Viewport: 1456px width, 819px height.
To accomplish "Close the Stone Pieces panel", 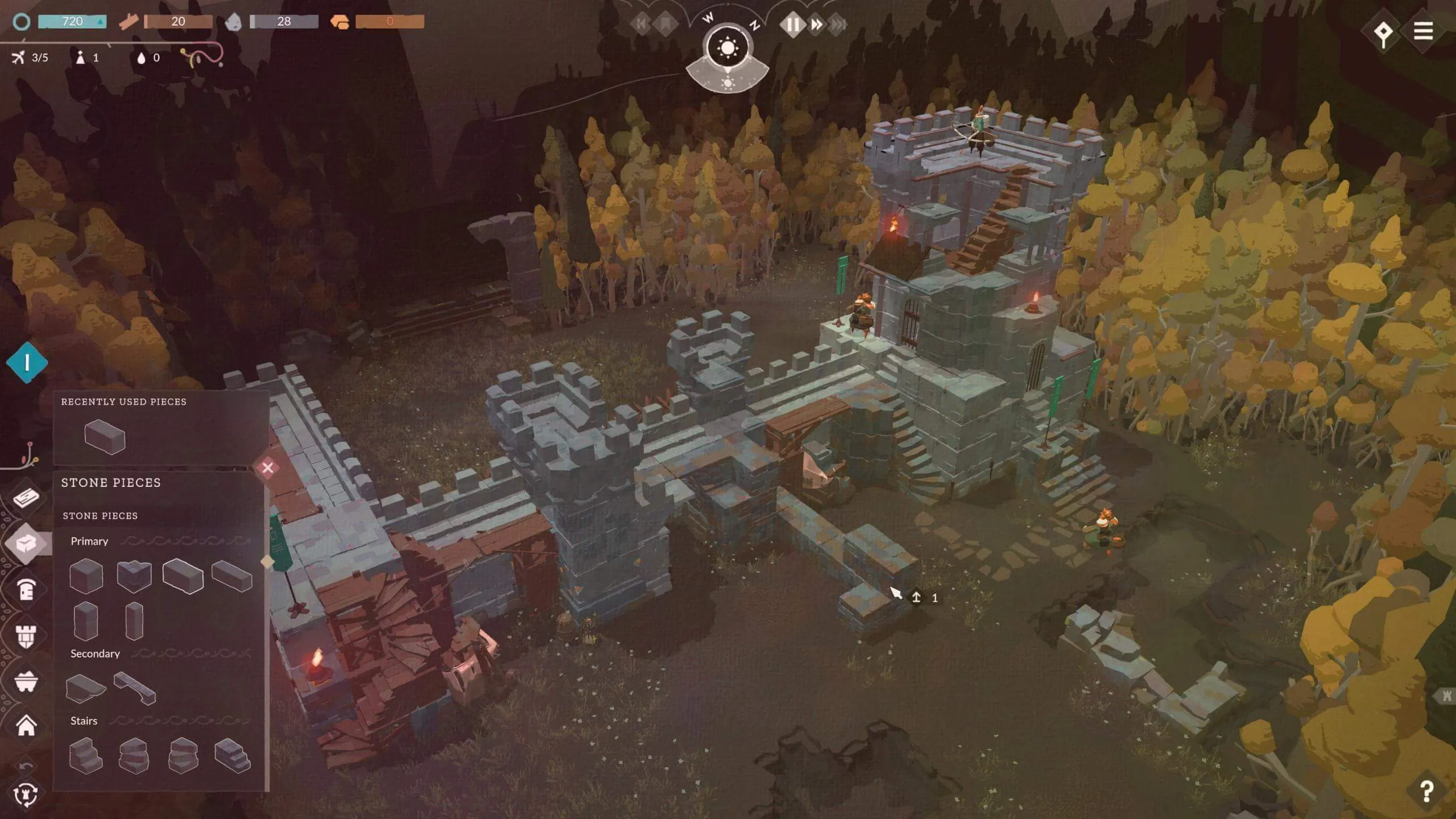I will click(x=268, y=468).
